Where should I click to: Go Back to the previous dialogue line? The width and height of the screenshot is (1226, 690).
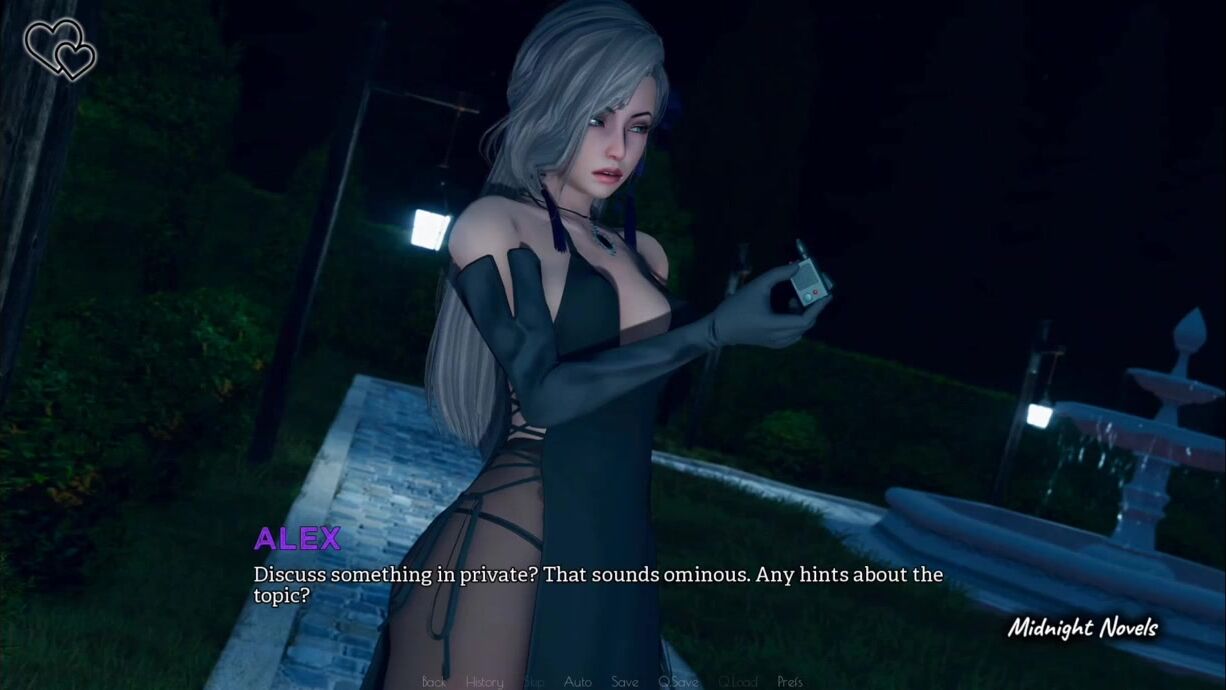[x=434, y=682]
